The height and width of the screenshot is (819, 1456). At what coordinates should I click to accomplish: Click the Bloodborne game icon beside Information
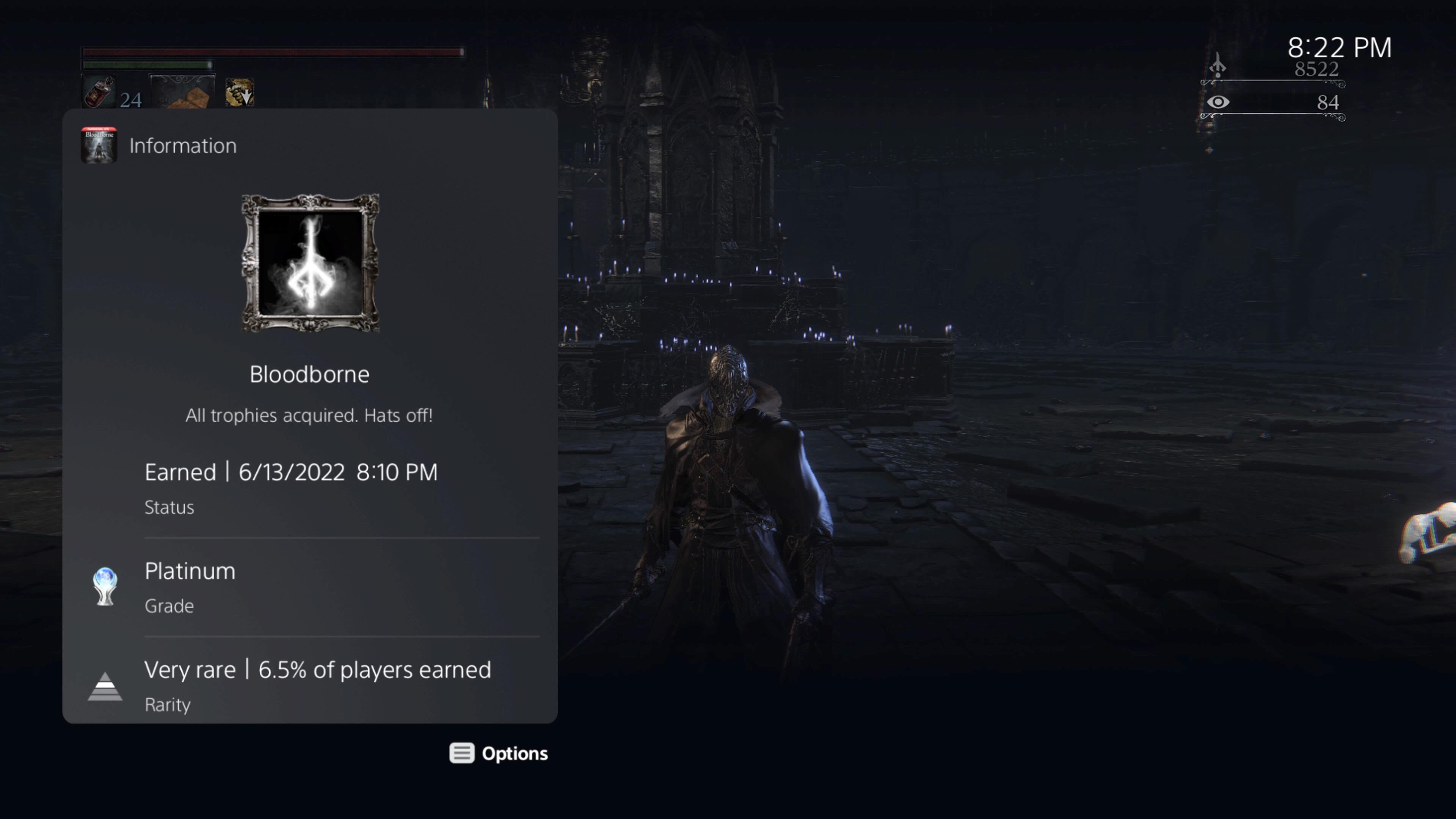(x=99, y=145)
